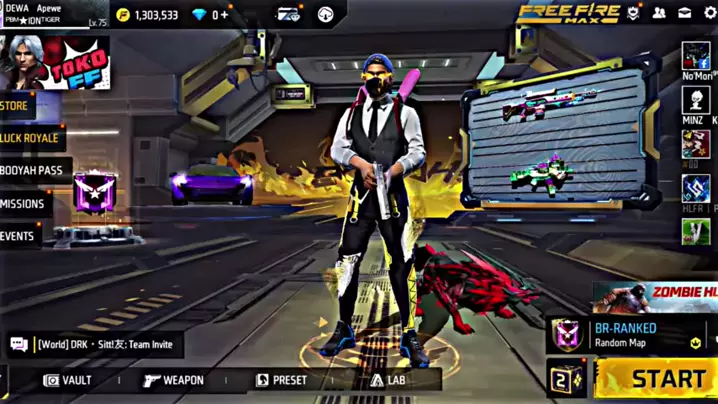
Task: Open the settings gear icon
Action: (709, 14)
